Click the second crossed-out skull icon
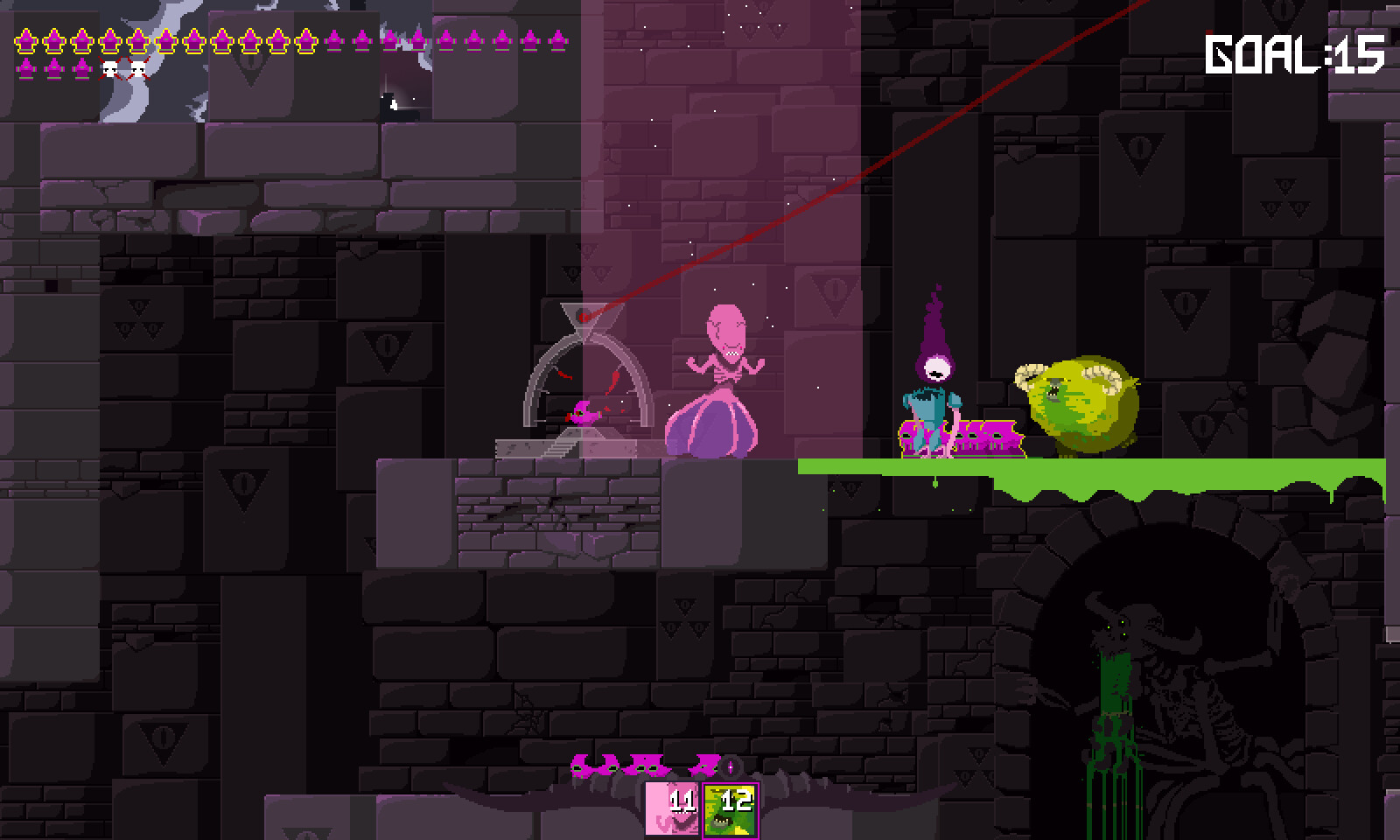Screen dimensions: 1400x840 [x=137, y=69]
